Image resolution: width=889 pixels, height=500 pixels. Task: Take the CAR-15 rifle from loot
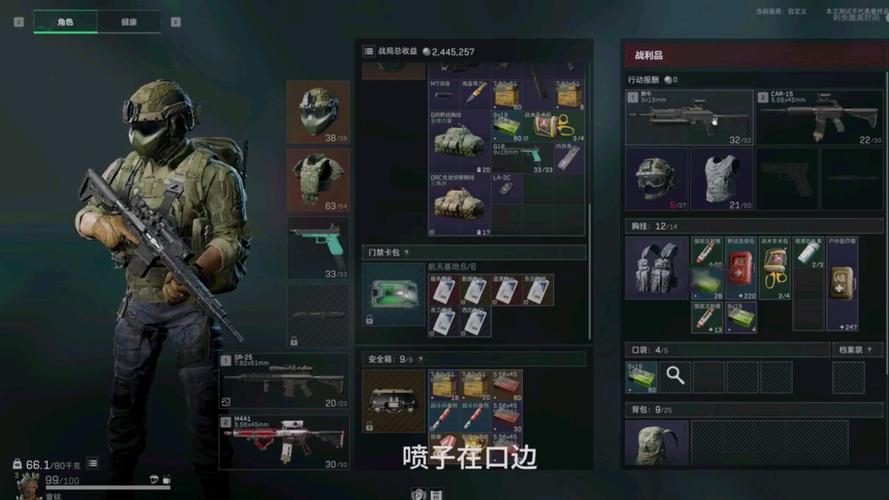coord(819,117)
